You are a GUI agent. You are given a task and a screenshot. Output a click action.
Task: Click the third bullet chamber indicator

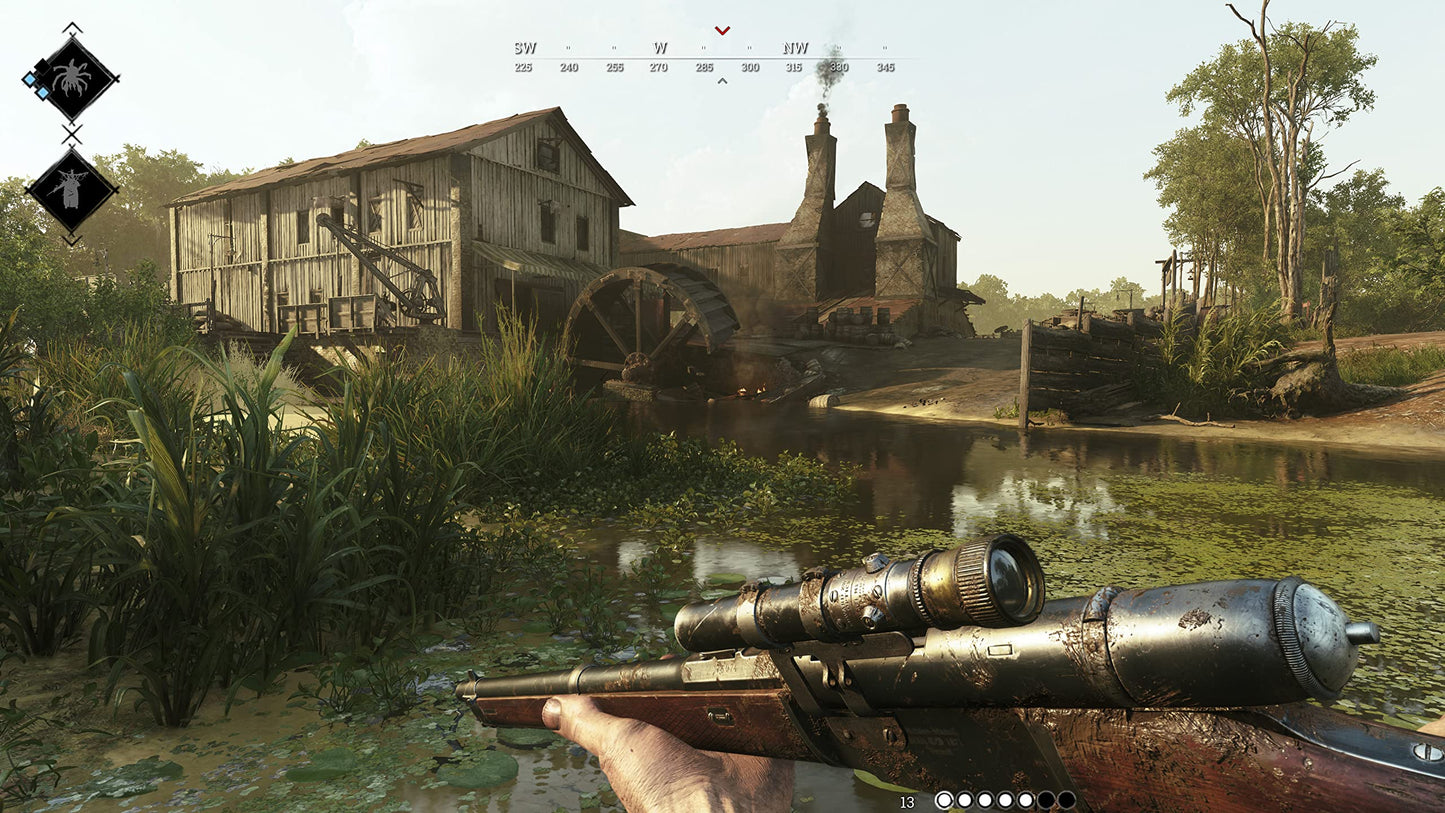coord(985,800)
